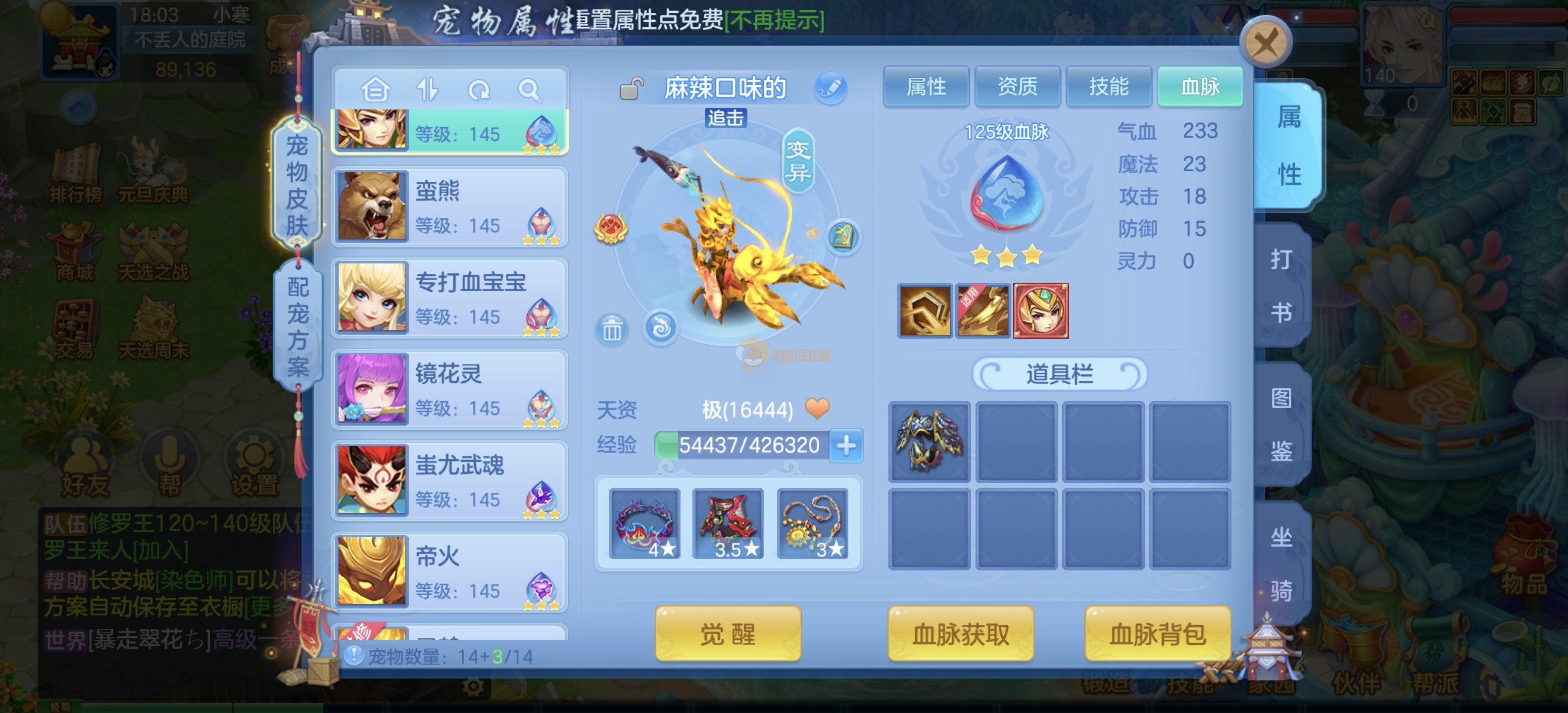
Task: Open the 资质 tab
Action: 1017,87
